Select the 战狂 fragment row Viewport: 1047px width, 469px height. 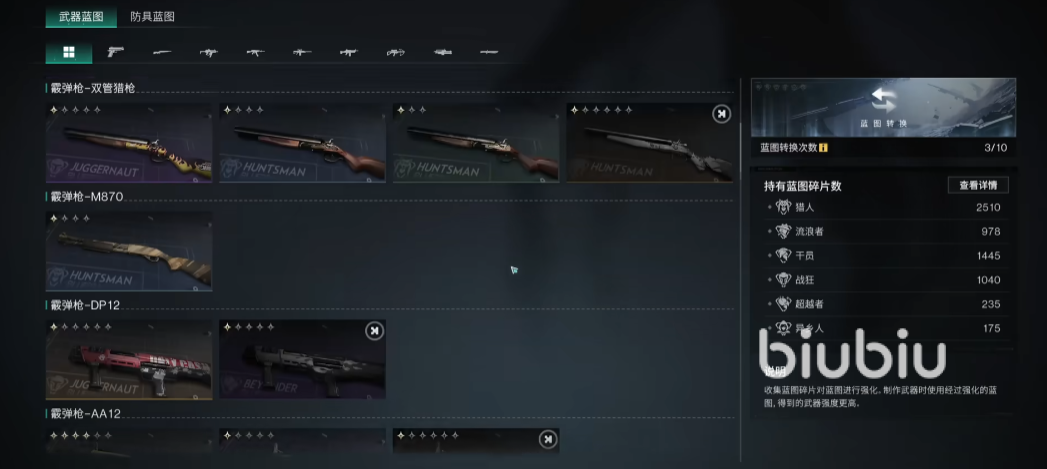(x=885, y=280)
